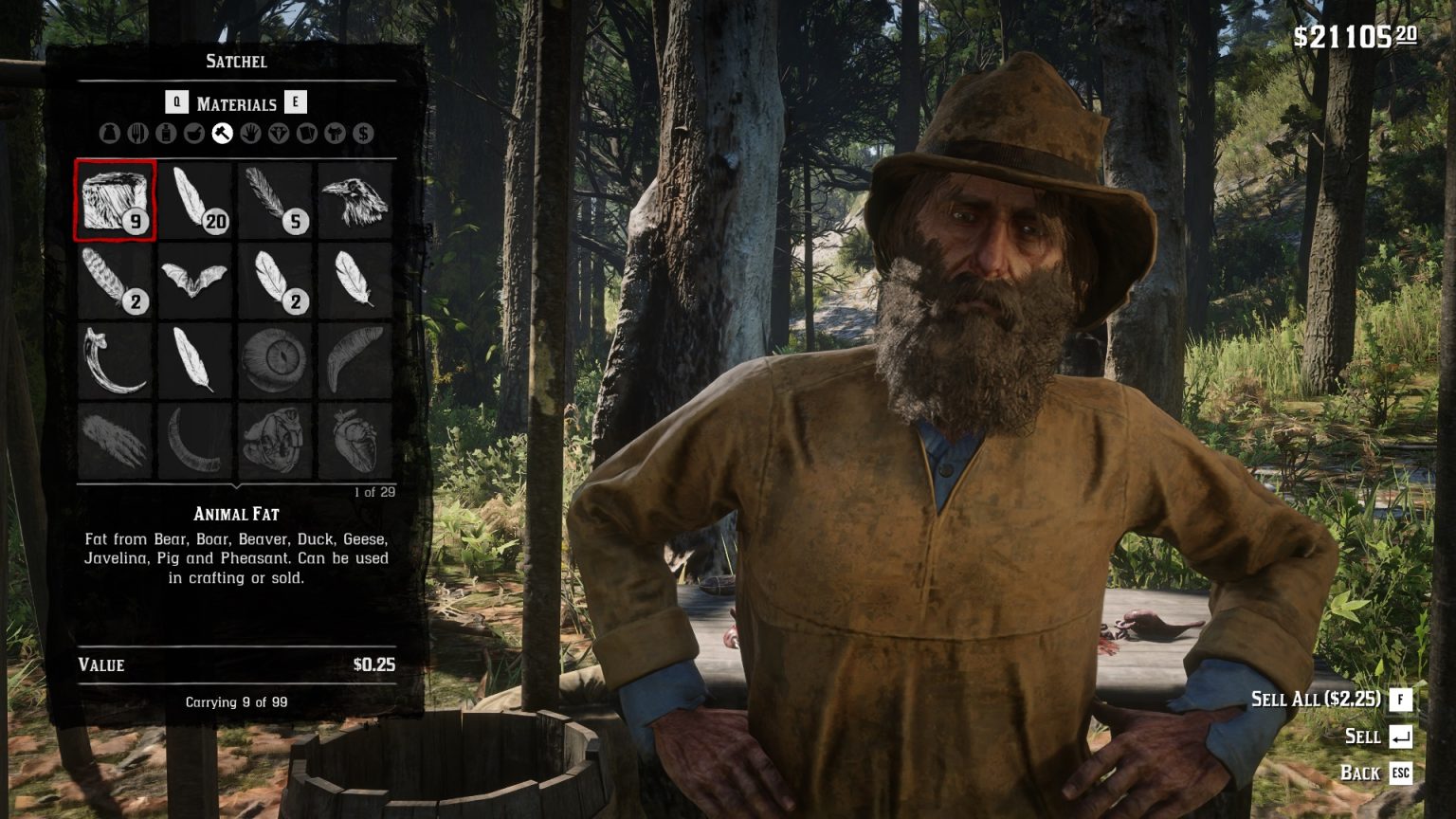Select the Kit hand icon category
Image resolution: width=1456 pixels, height=819 pixels.
250,133
